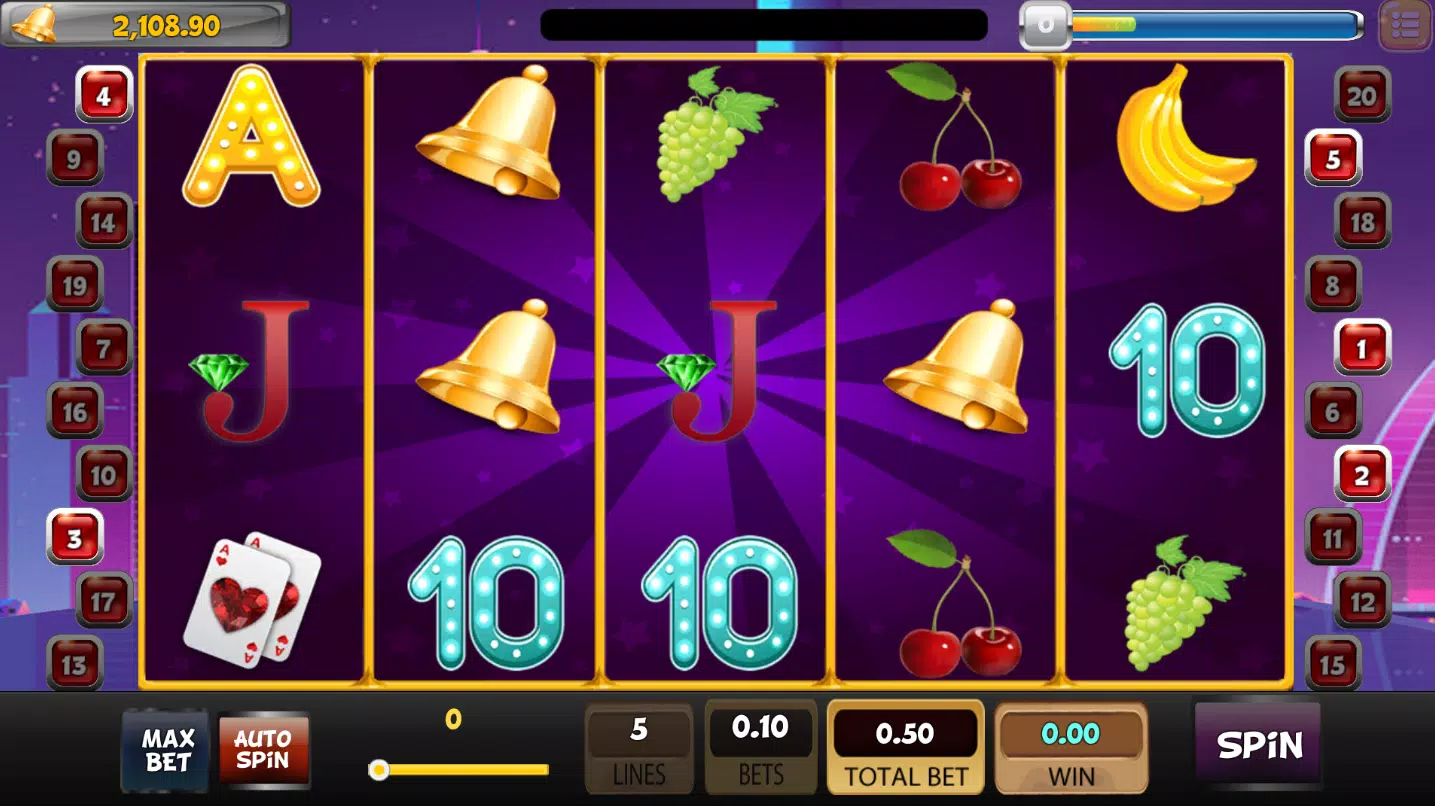Choose payline number 5 marker
This screenshot has width=1435, height=806.
click(1333, 158)
